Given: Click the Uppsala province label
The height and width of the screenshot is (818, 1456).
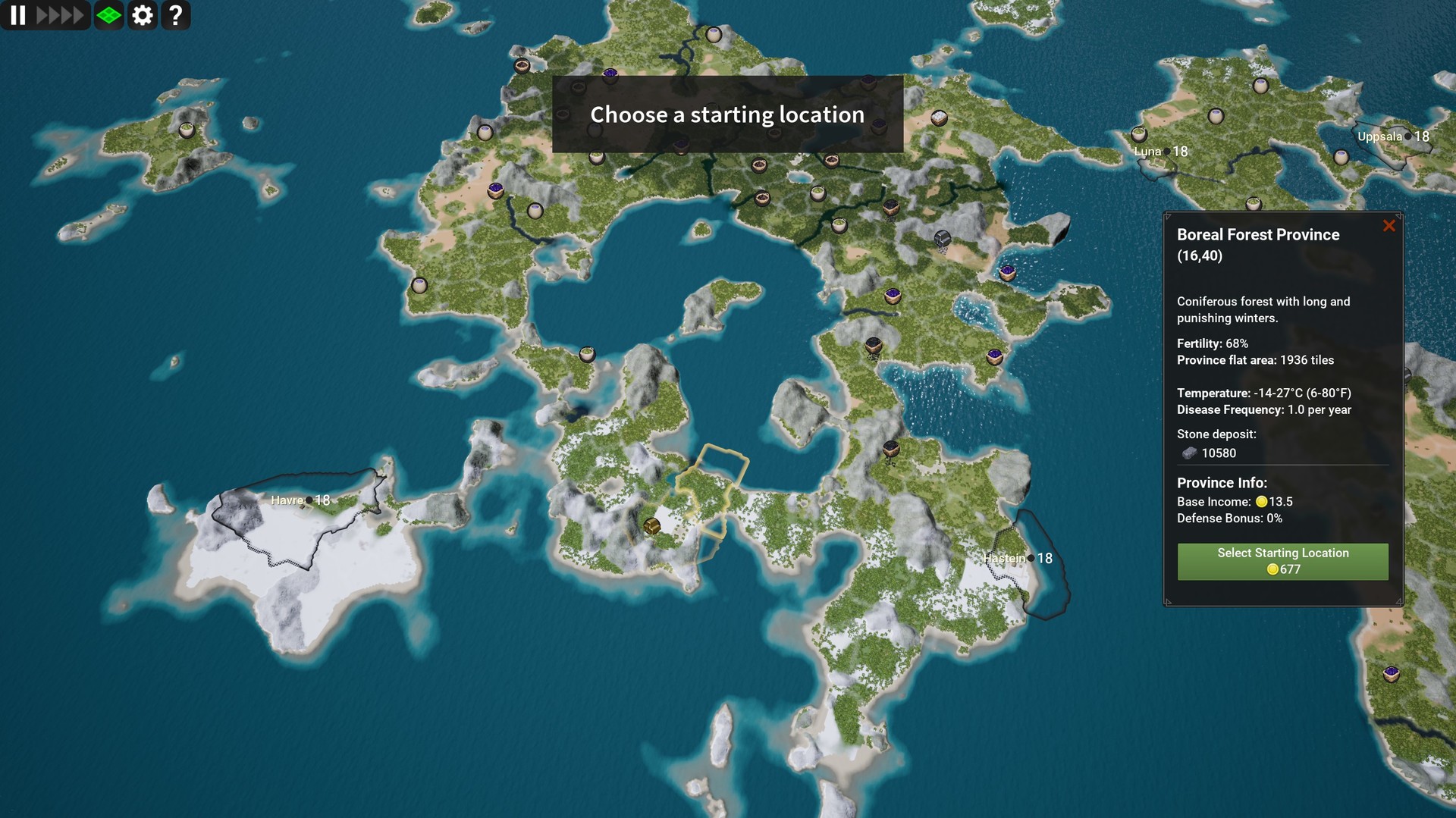Looking at the screenshot, I should click(1379, 136).
